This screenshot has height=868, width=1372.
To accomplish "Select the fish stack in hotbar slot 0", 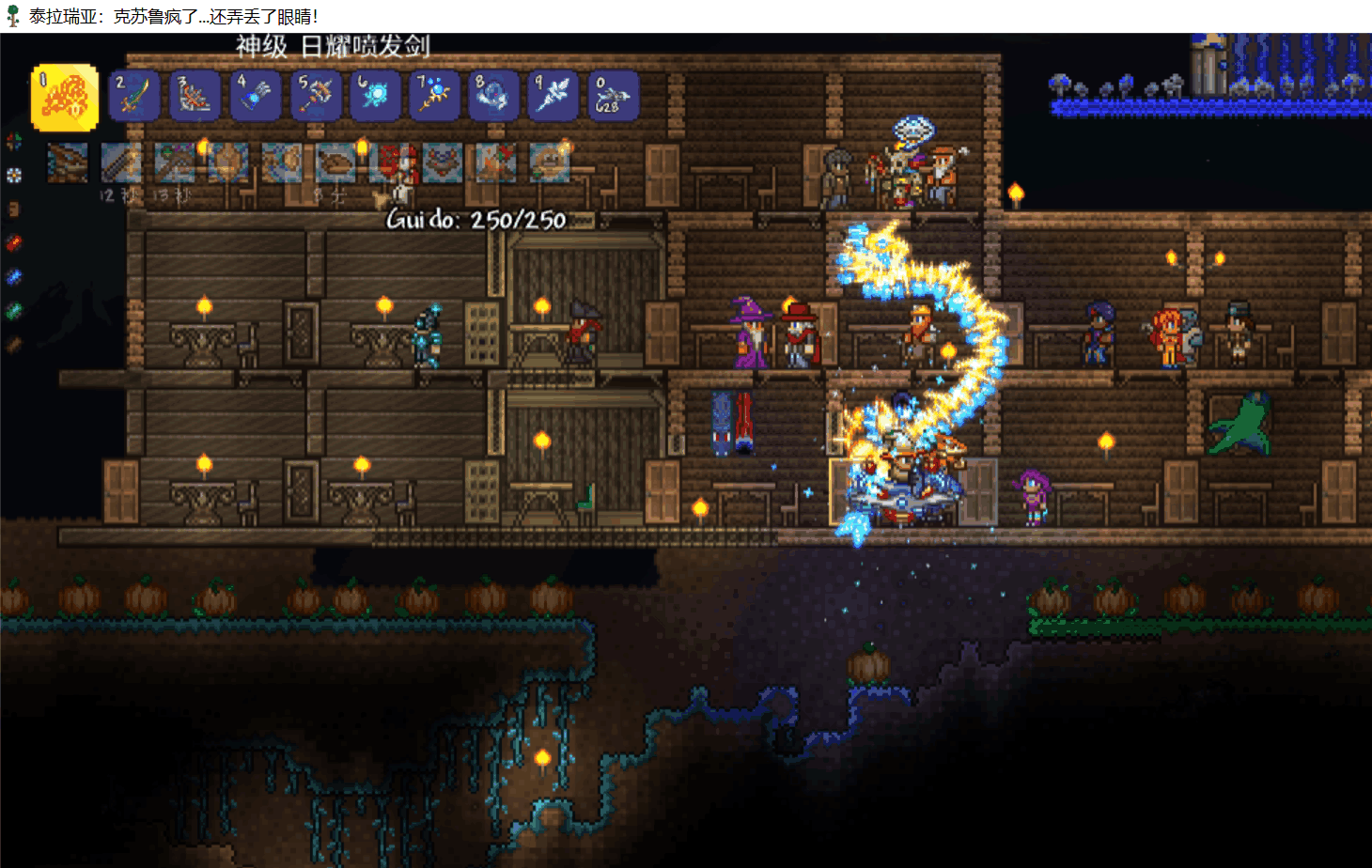I will [613, 96].
